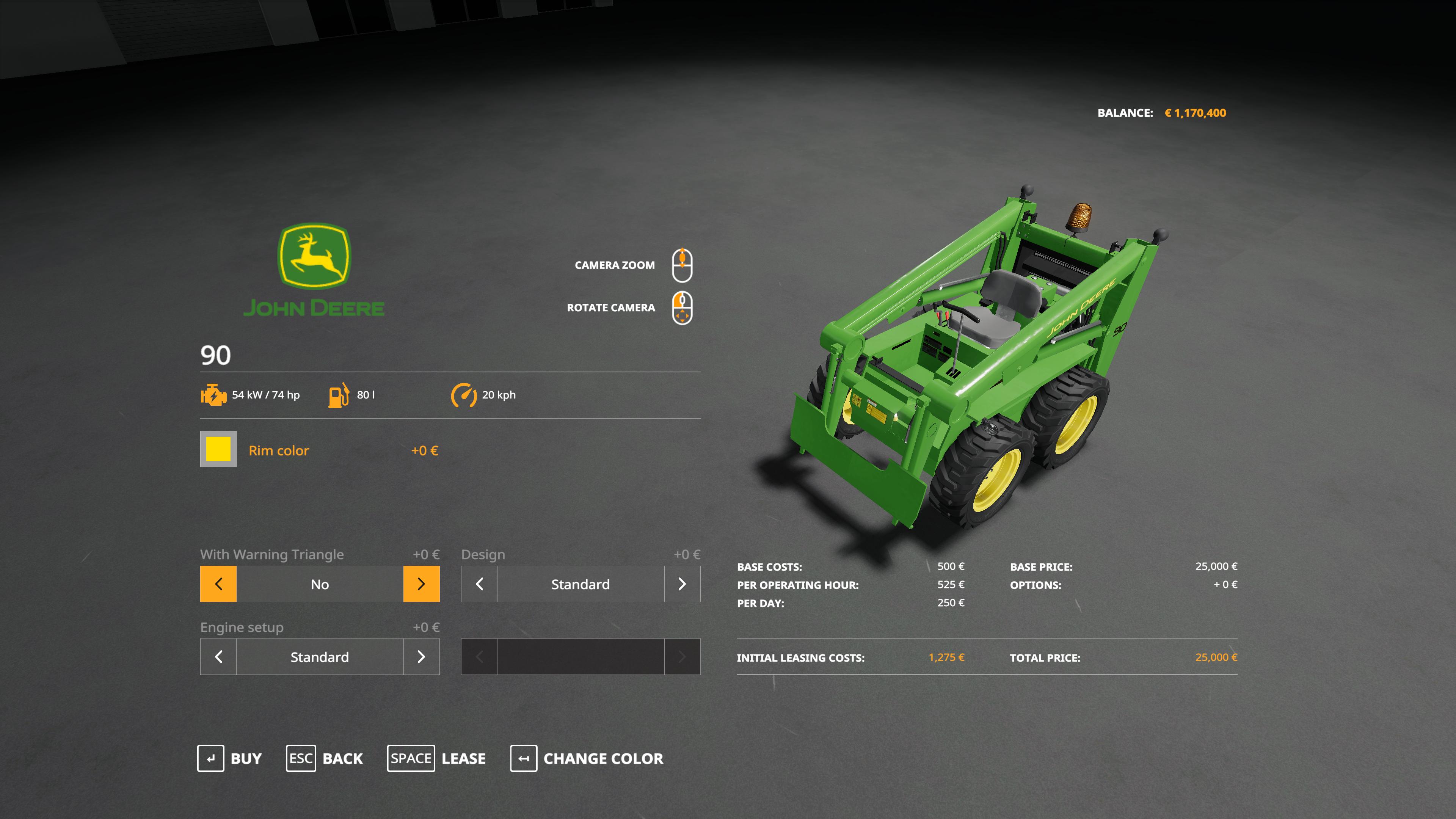Lease the vehicle instead

click(x=436, y=758)
